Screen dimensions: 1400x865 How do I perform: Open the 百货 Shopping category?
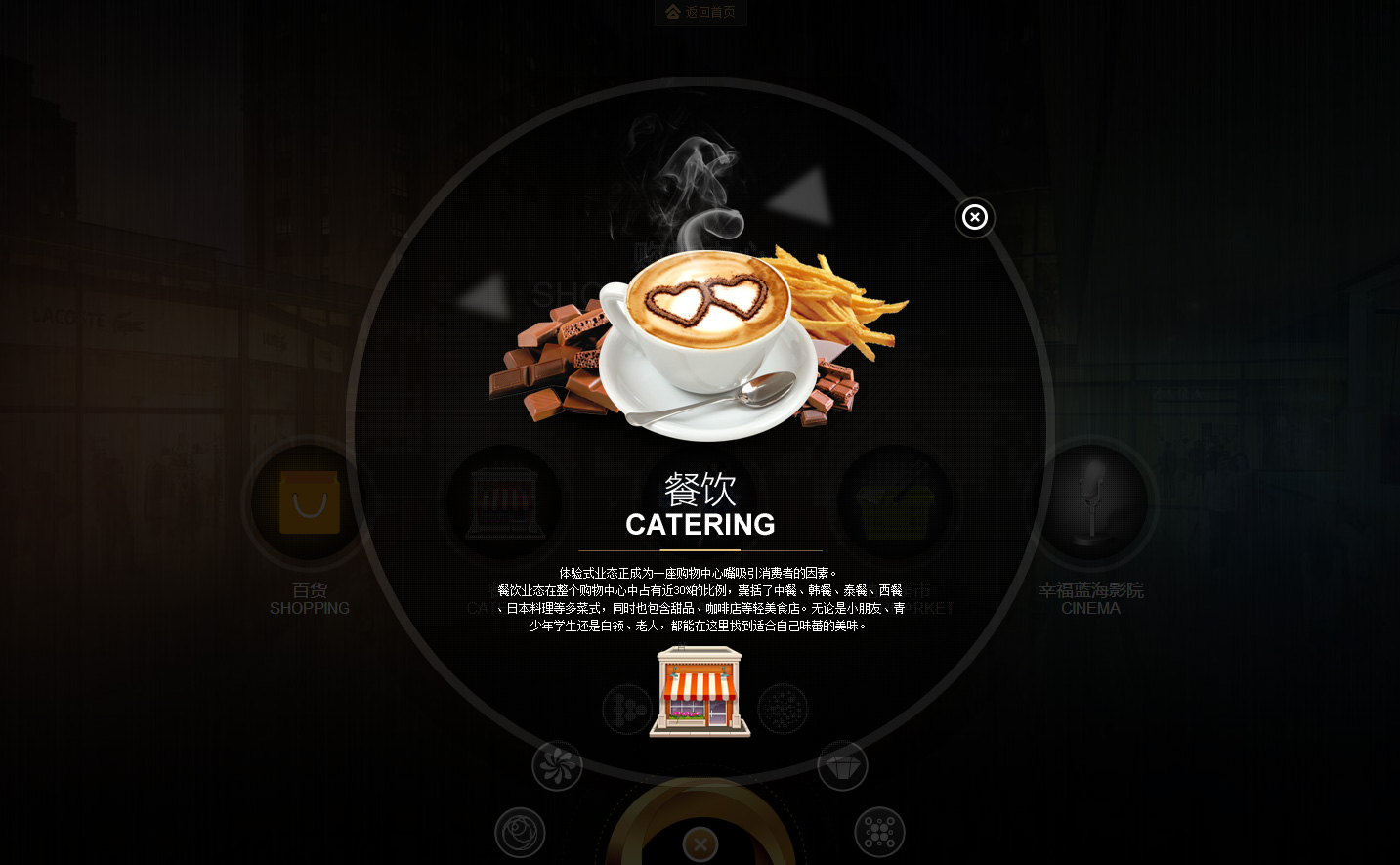[x=310, y=503]
